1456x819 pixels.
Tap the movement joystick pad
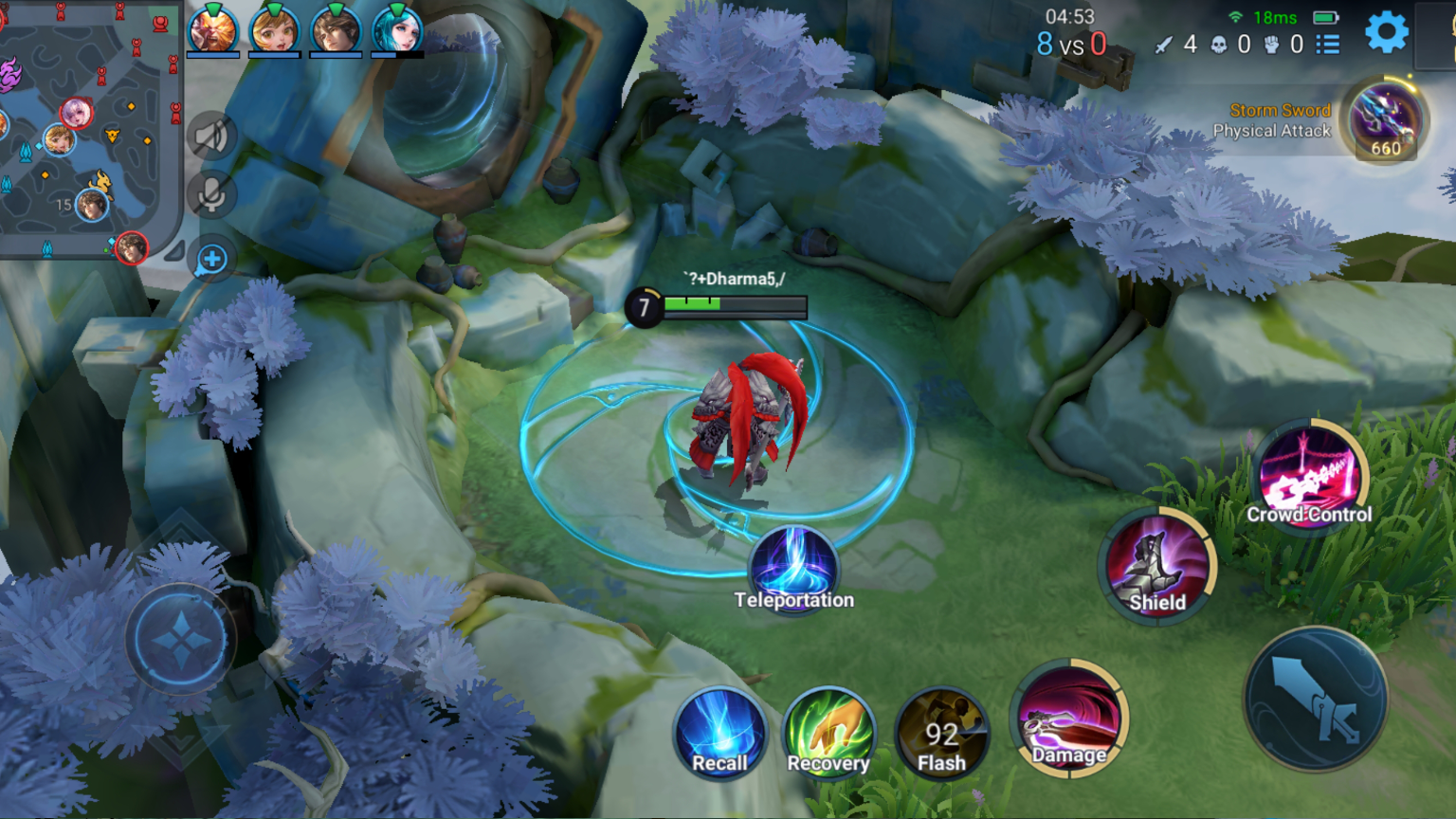click(180, 640)
